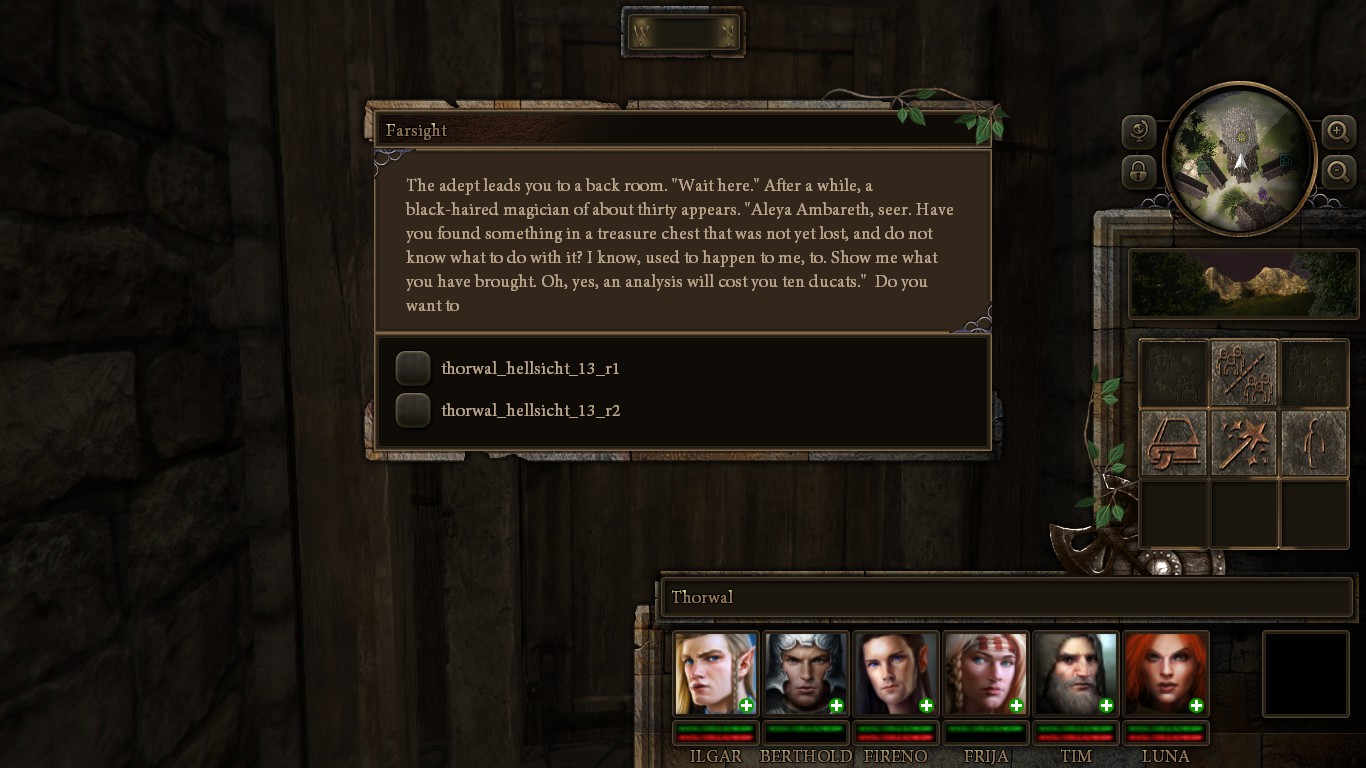Viewport: 1366px width, 768px height.
Task: Select Luna's portrait
Action: 1165,673
